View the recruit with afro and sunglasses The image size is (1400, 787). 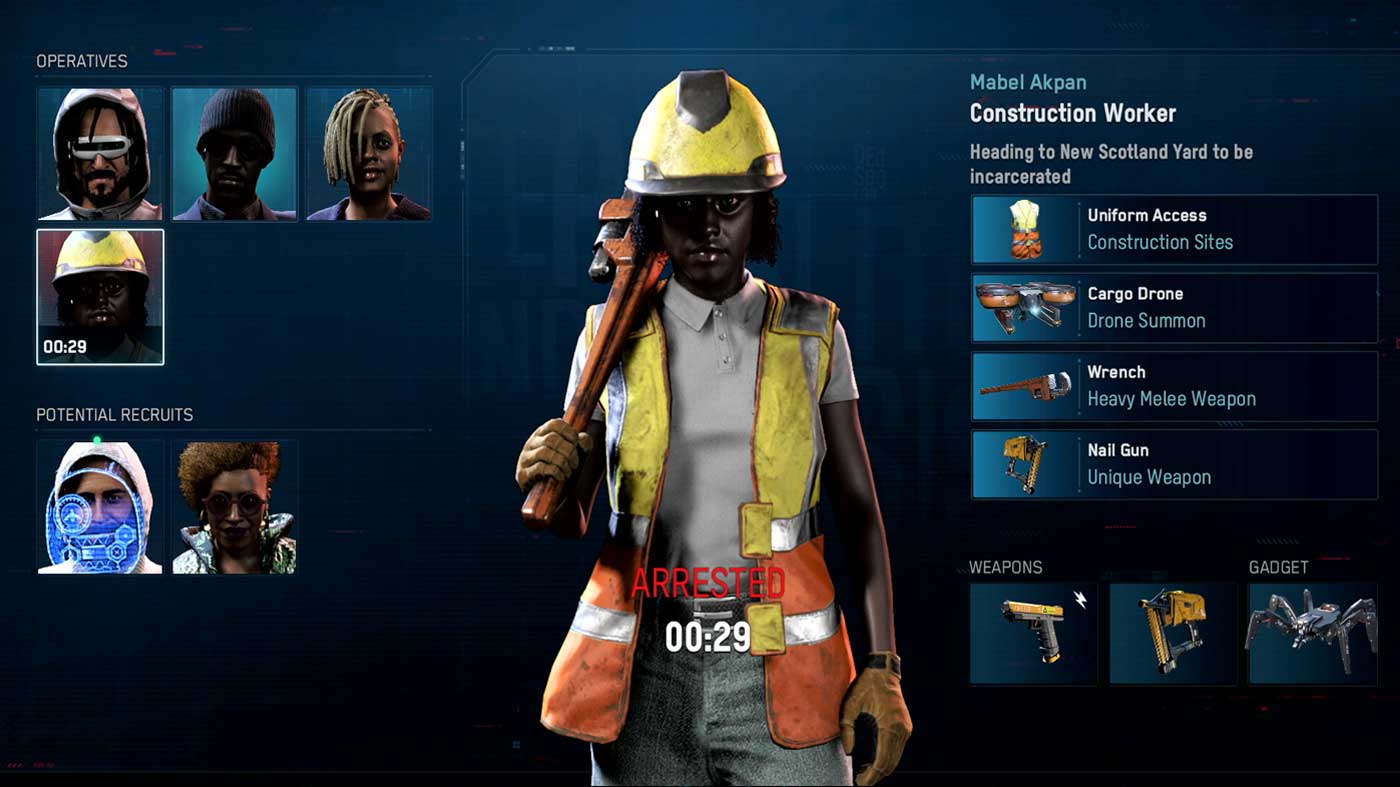point(235,508)
